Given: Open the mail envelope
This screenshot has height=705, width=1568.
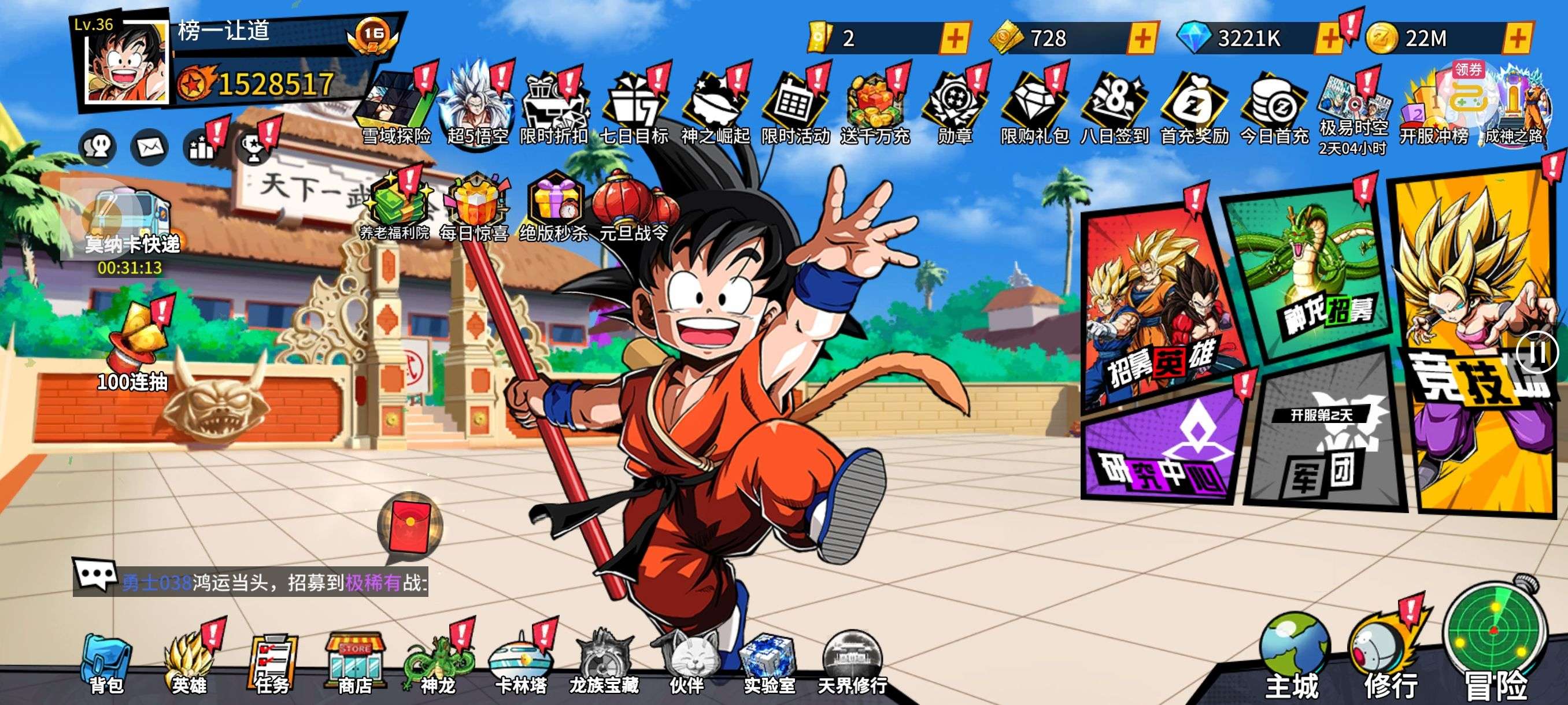Looking at the screenshot, I should pos(149,147).
